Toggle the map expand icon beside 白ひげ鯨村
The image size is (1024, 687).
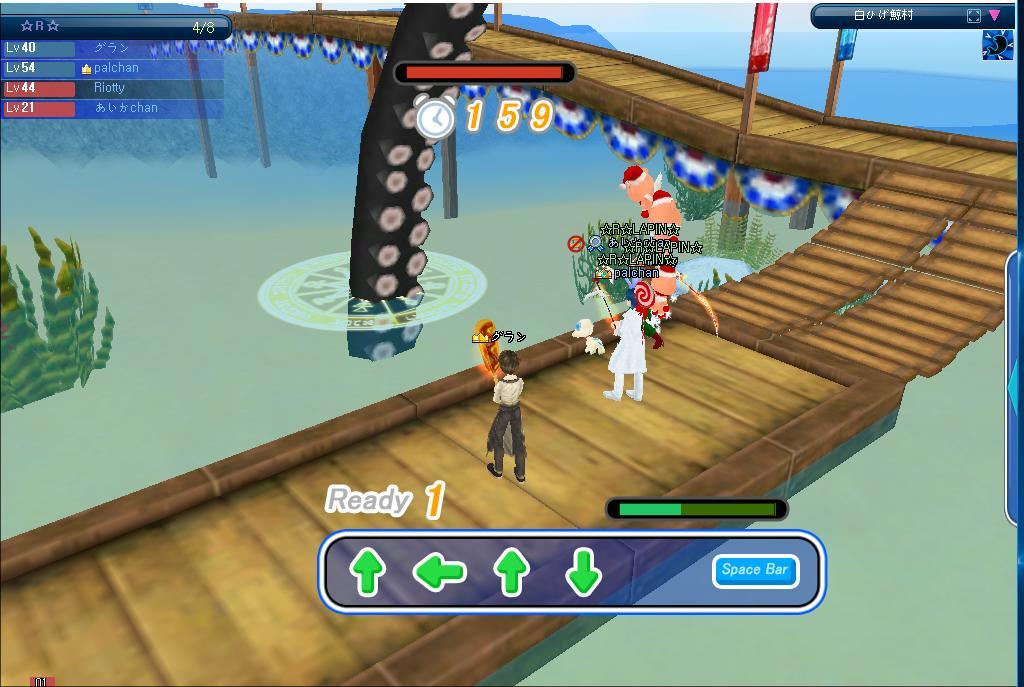click(x=974, y=15)
